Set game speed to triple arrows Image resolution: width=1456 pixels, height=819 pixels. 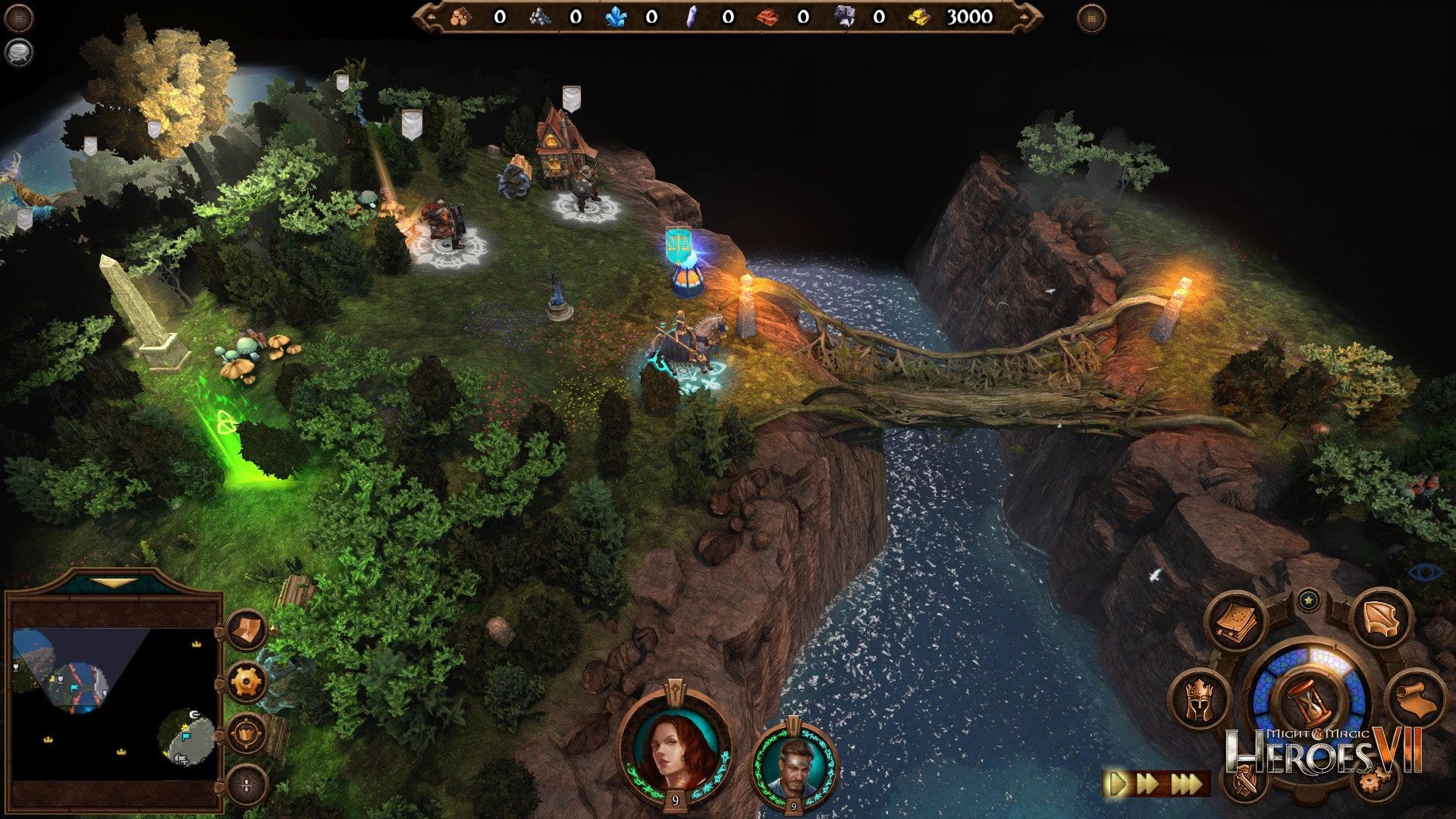tap(1186, 783)
